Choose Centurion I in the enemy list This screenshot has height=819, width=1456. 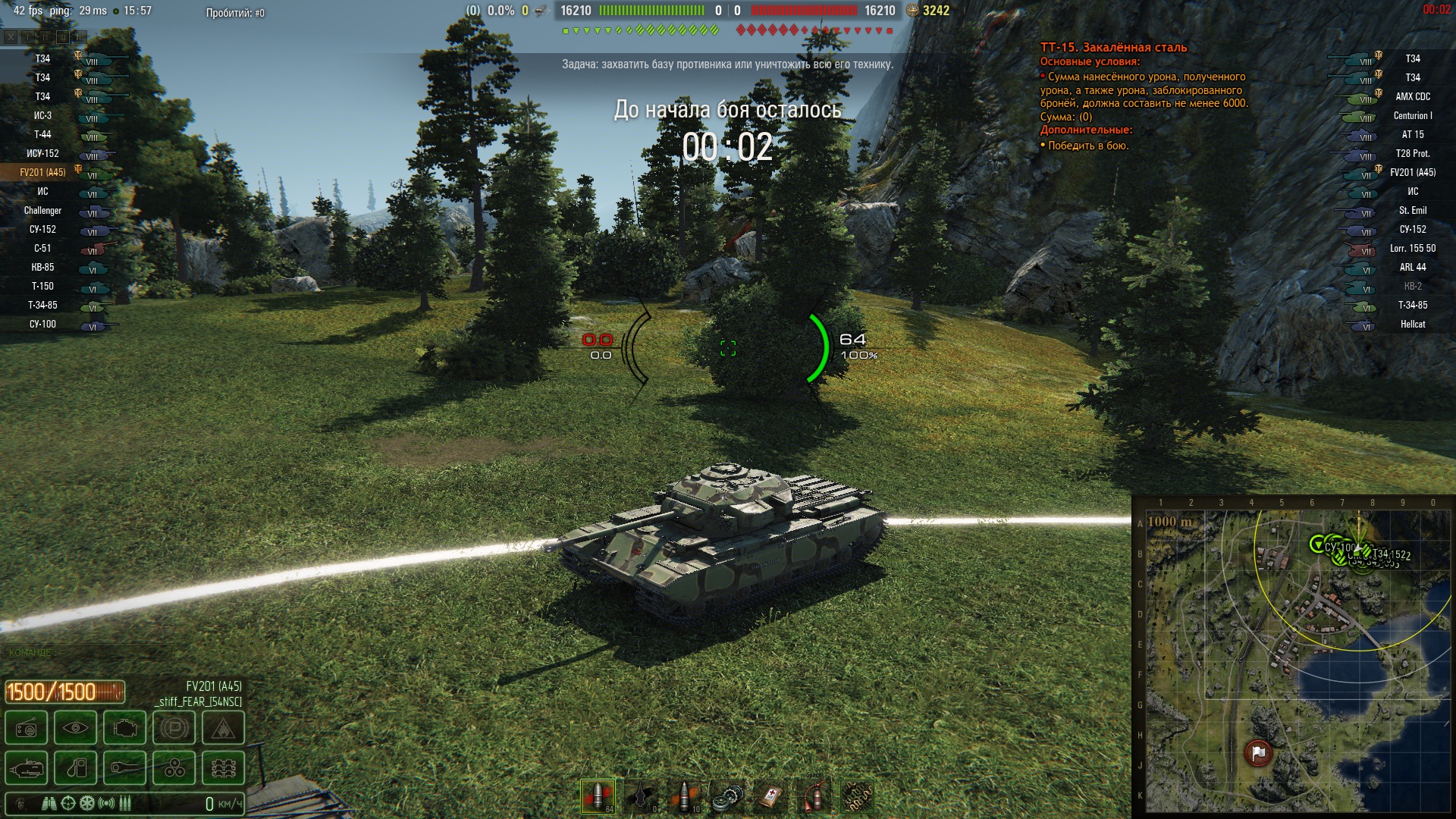coord(1412,116)
